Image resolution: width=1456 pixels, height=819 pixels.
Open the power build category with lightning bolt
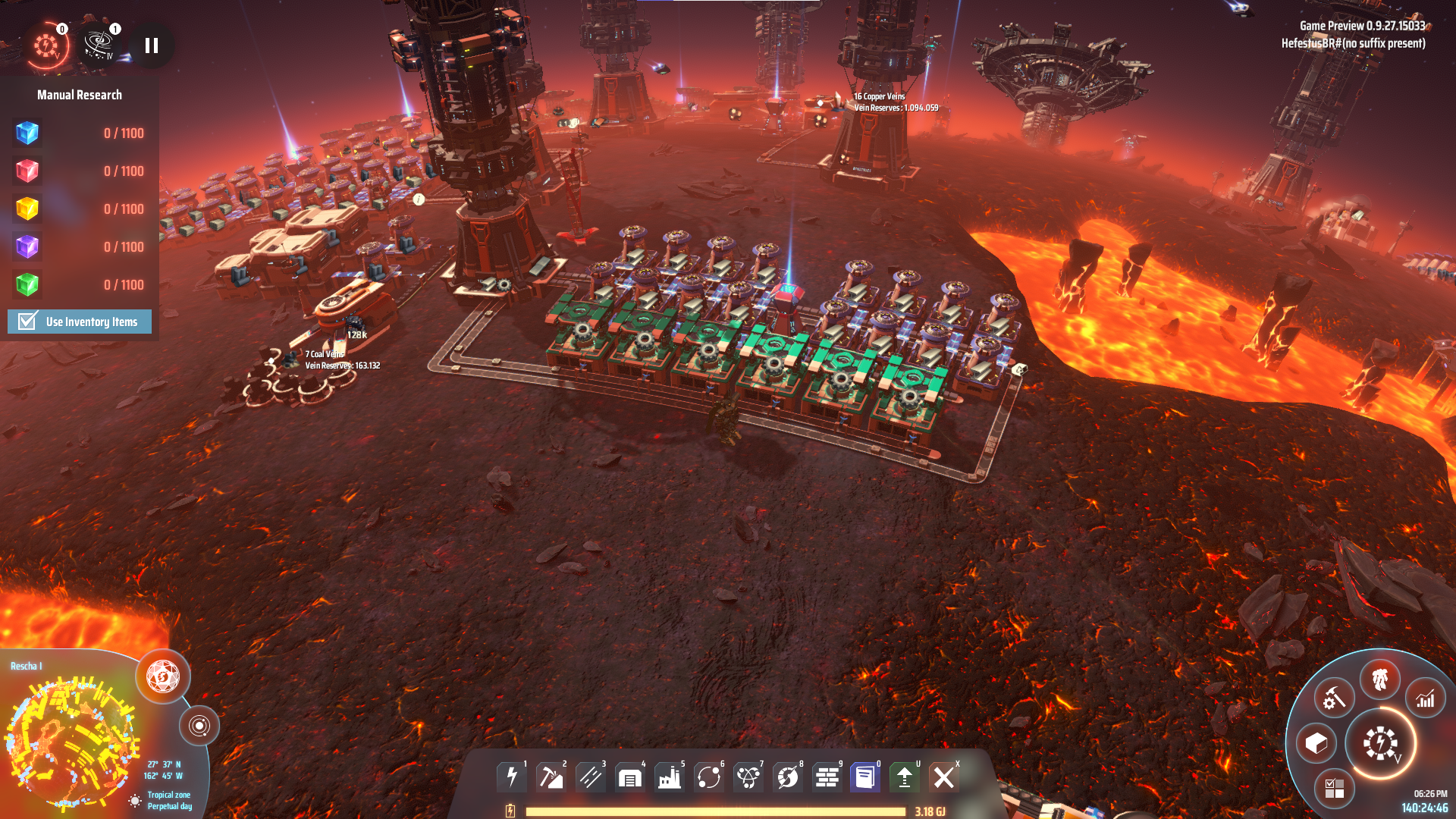[512, 777]
